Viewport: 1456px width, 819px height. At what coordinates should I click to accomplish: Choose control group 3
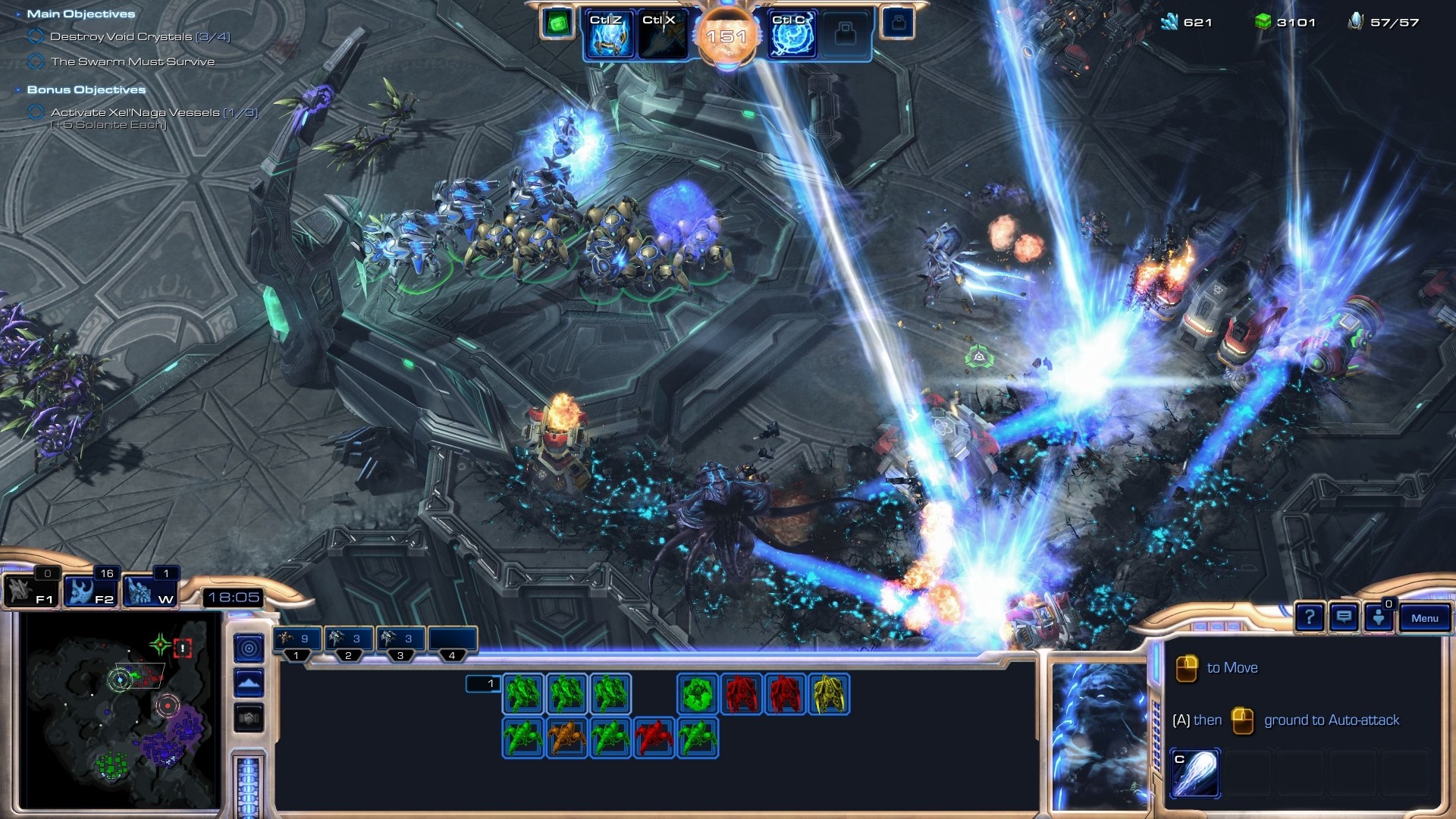(x=400, y=639)
